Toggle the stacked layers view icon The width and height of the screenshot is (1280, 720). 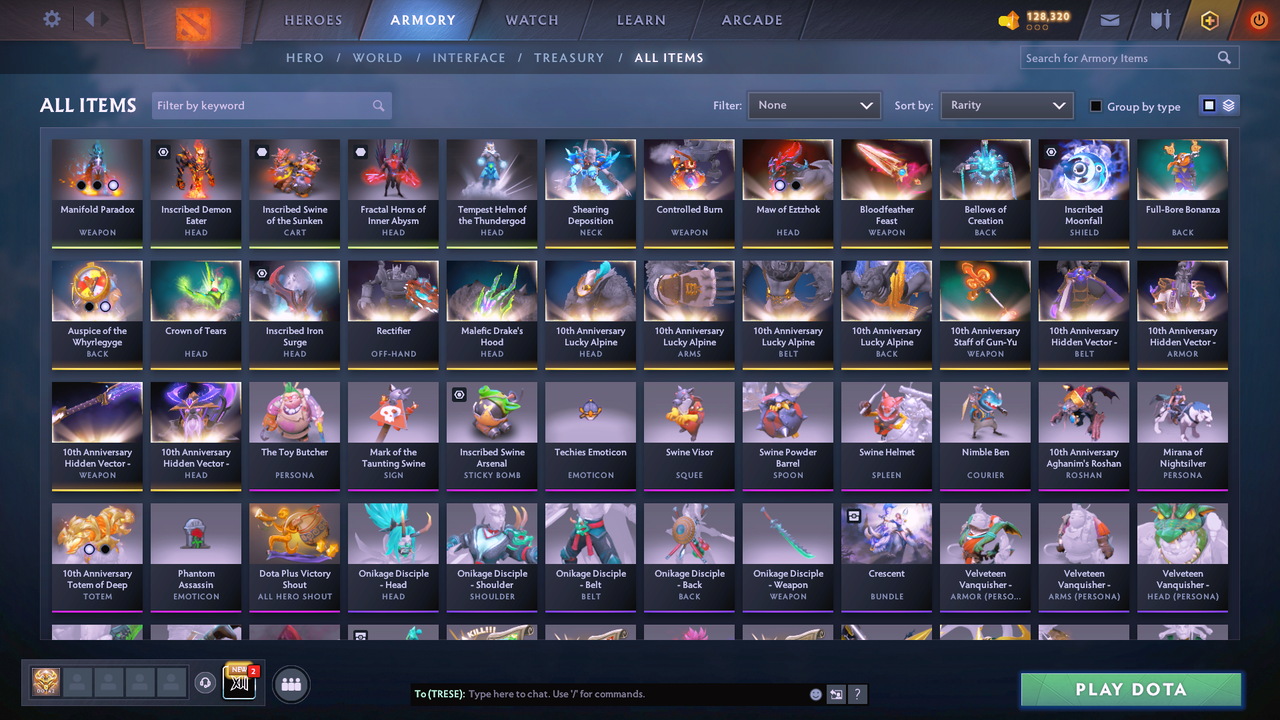tap(1229, 105)
